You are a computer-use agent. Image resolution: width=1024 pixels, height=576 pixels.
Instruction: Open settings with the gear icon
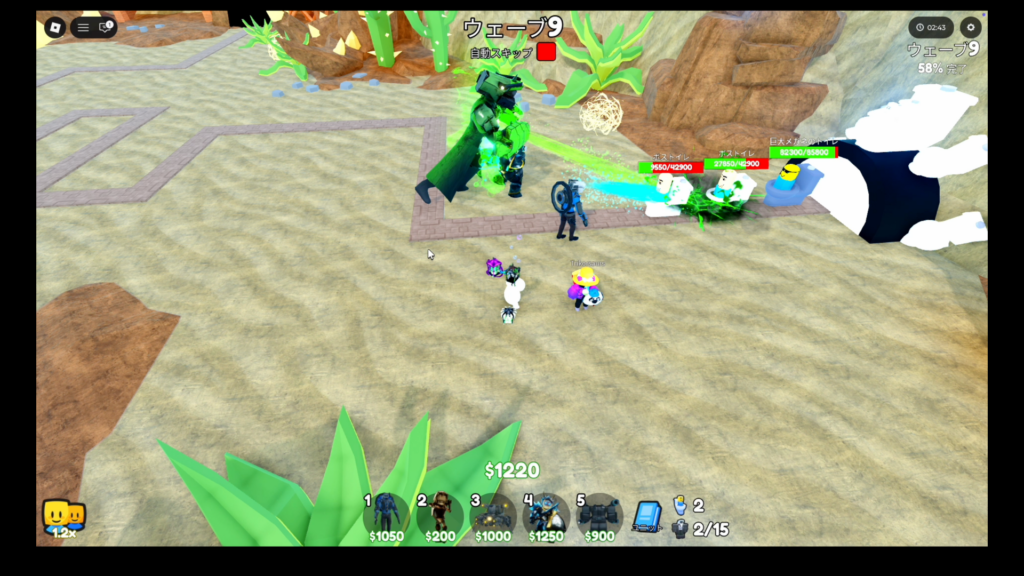tap(969, 28)
